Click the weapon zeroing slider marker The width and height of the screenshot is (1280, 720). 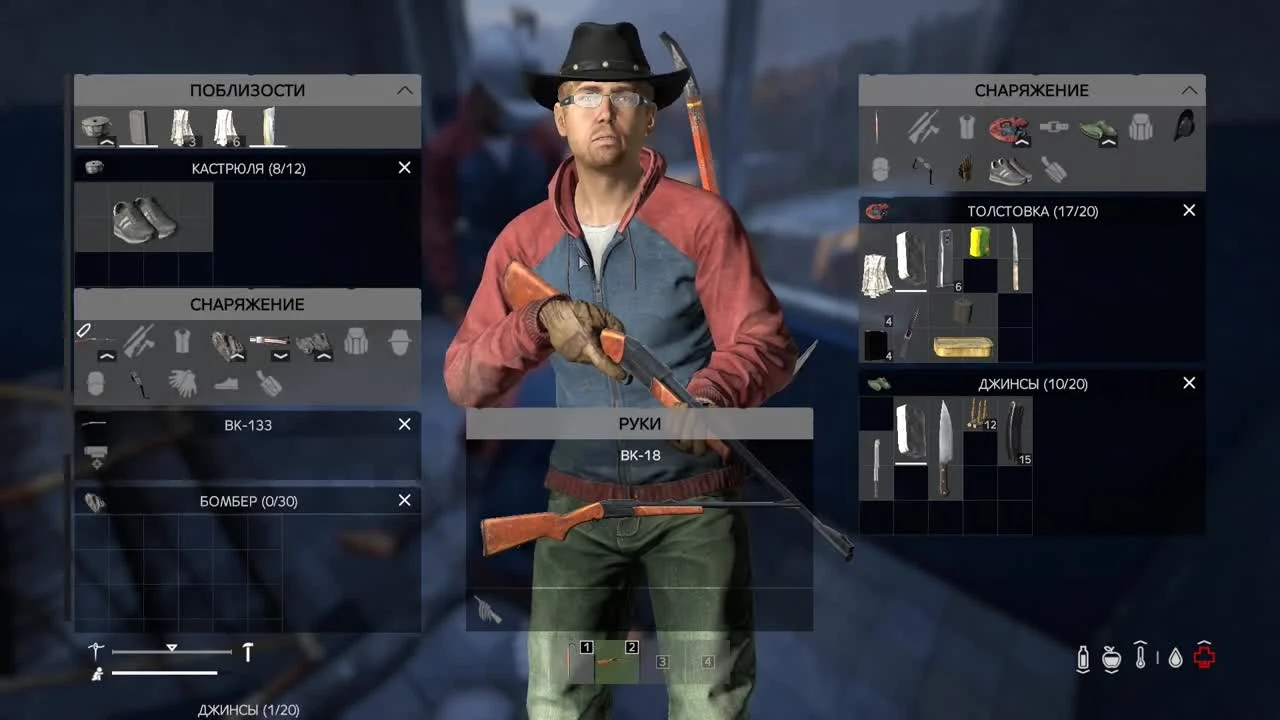point(172,648)
